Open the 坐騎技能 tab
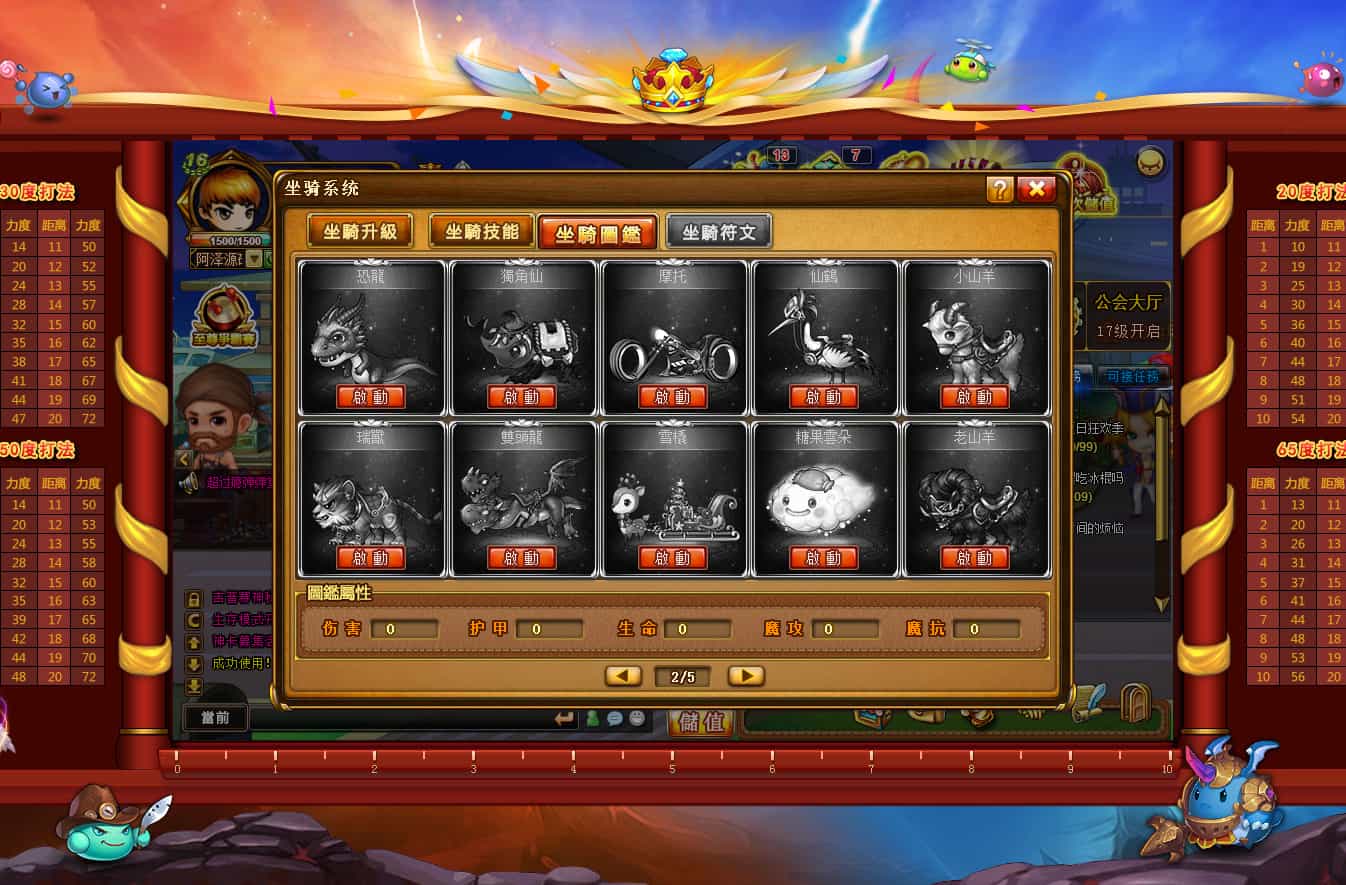 (481, 232)
